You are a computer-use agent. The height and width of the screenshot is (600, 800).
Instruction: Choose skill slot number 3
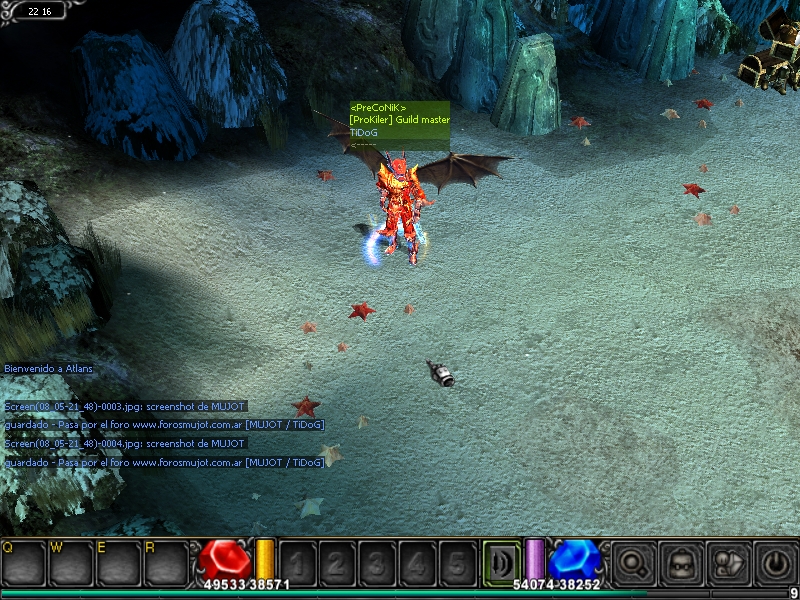click(377, 563)
